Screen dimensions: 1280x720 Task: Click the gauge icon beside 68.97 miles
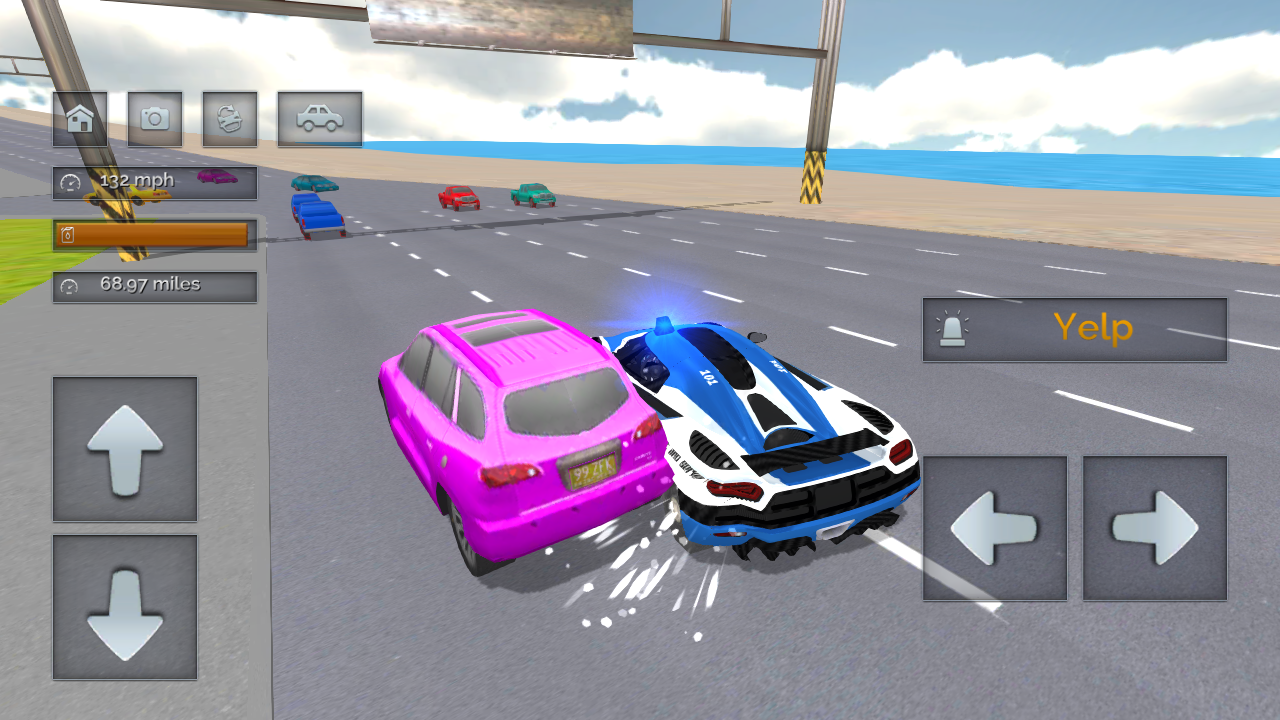(x=68, y=284)
